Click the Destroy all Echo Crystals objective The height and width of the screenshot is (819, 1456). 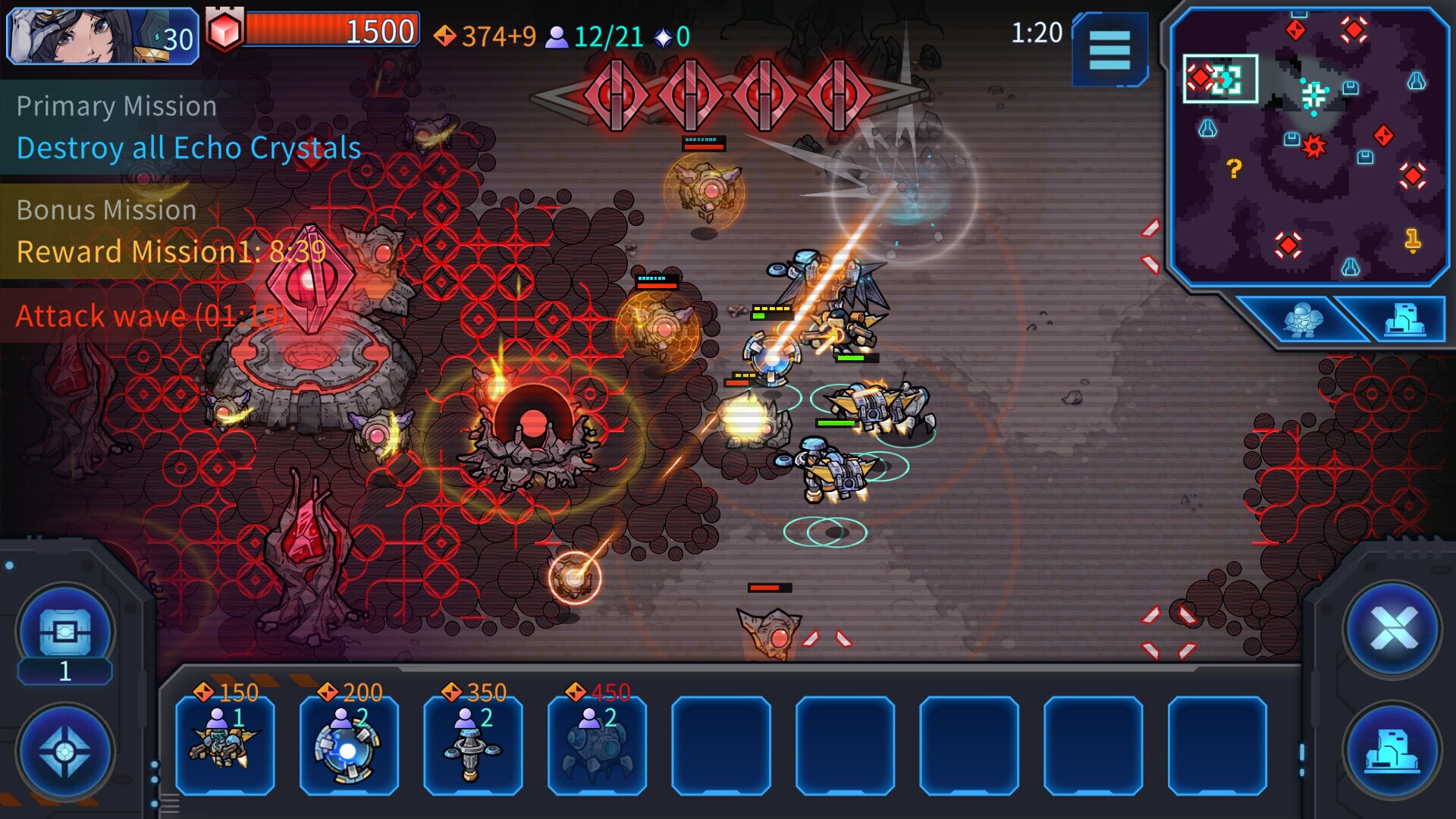point(187,149)
